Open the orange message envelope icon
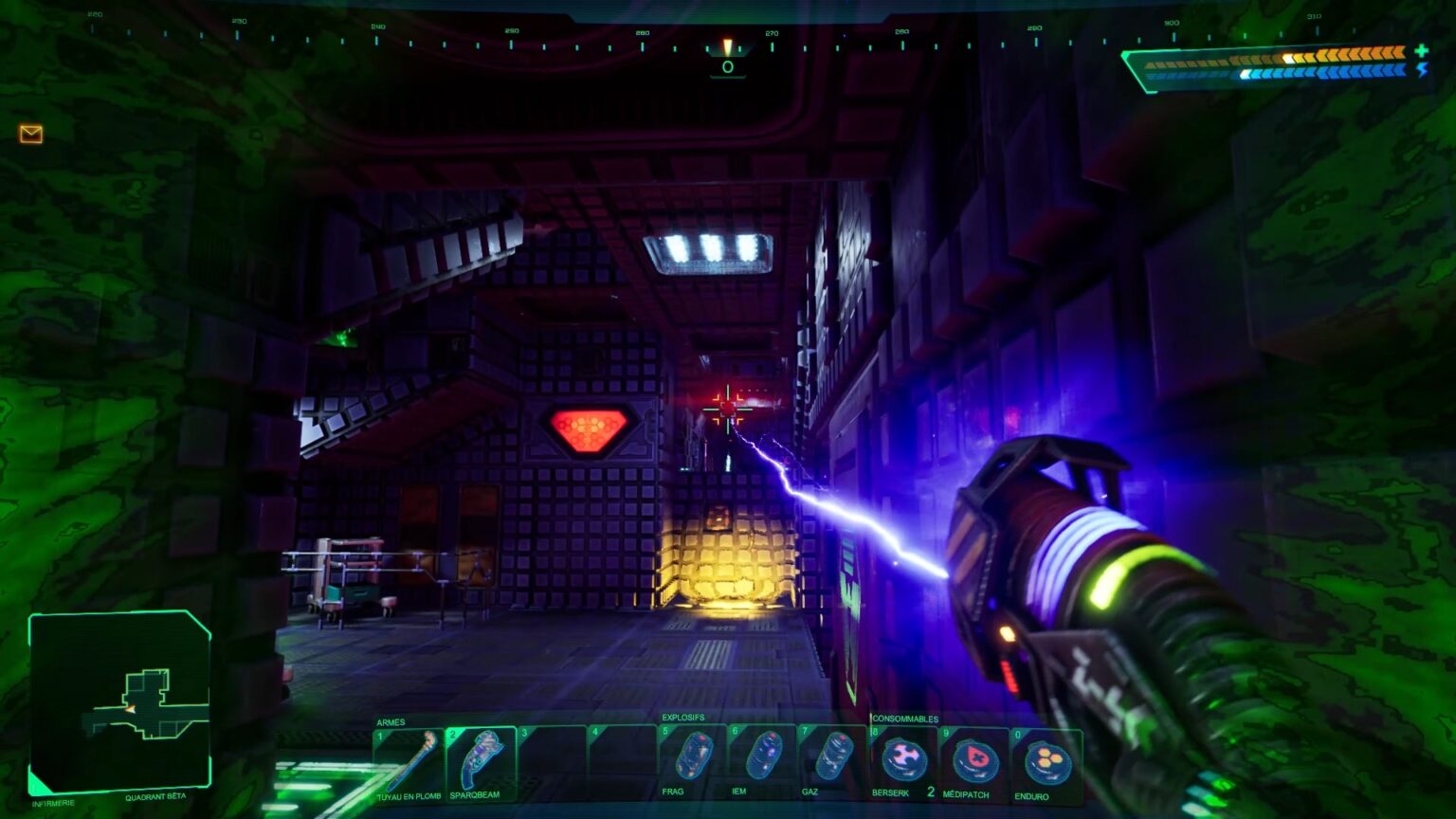1456x819 pixels. 31,135
